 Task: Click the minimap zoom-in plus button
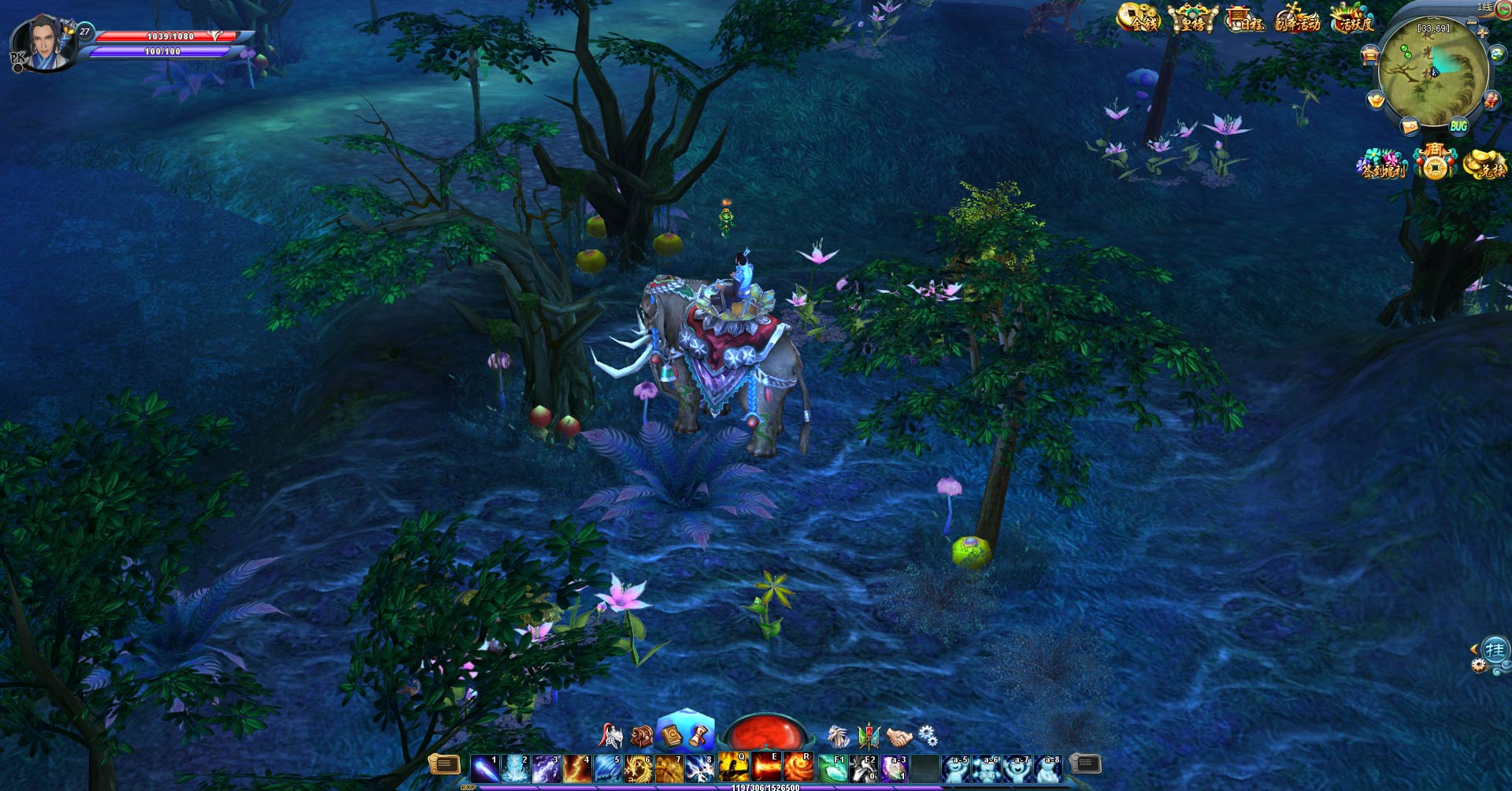(1482, 33)
